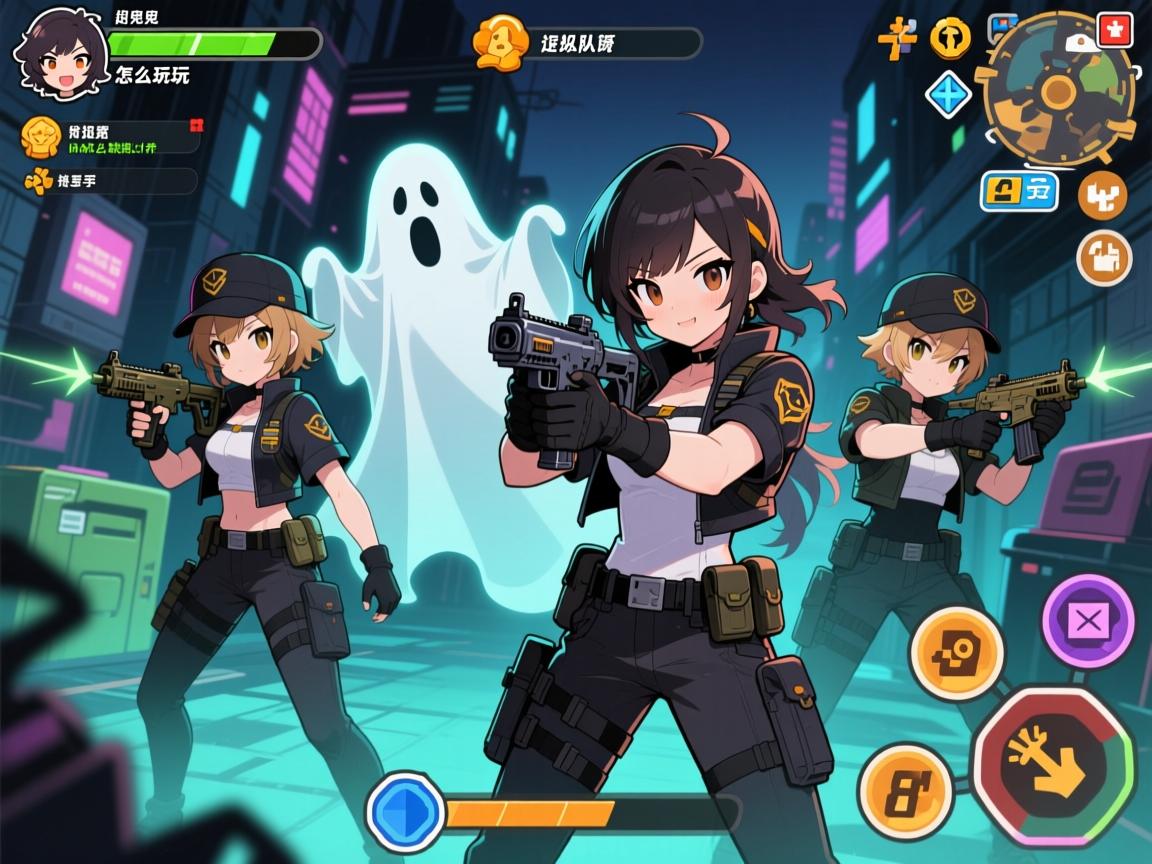Click the red square button above the minimap
Image resolution: width=1152 pixels, height=864 pixels.
[x=1114, y=30]
